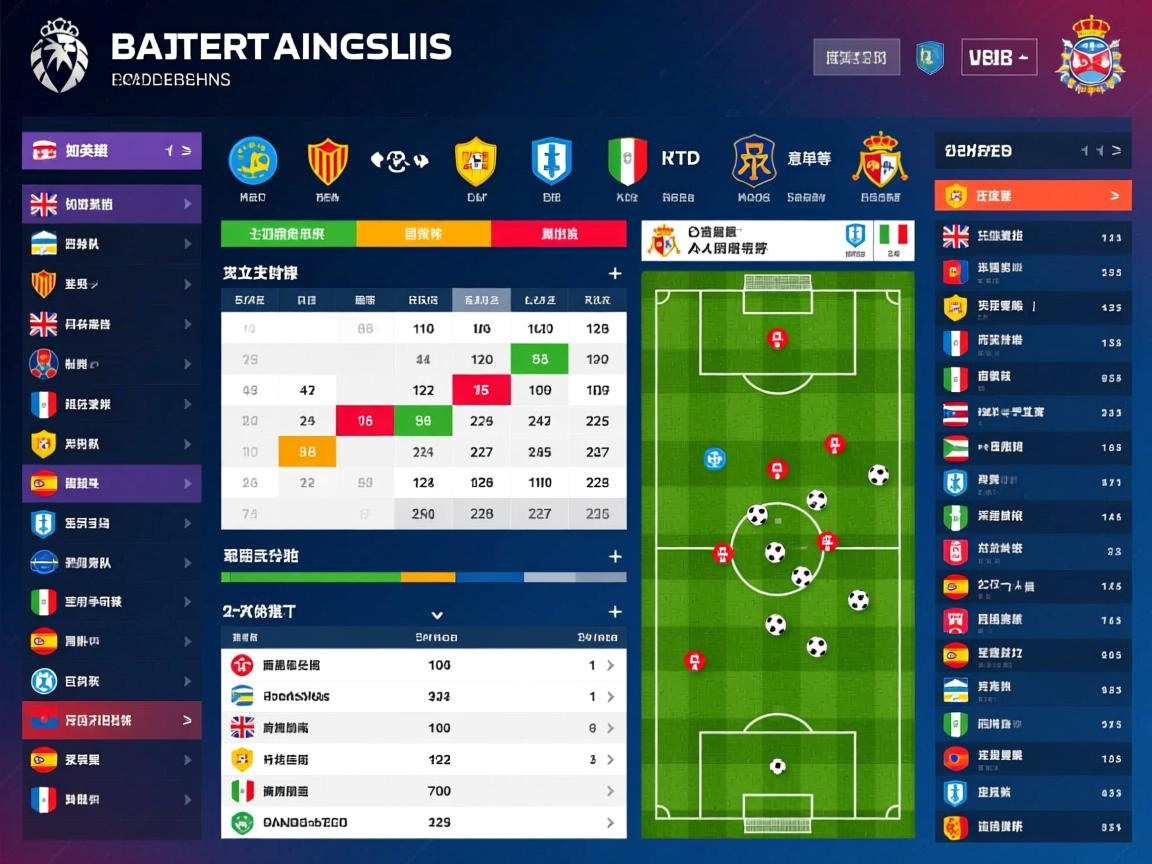
Task: Click the VBIB button in the header
Action: tap(998, 58)
